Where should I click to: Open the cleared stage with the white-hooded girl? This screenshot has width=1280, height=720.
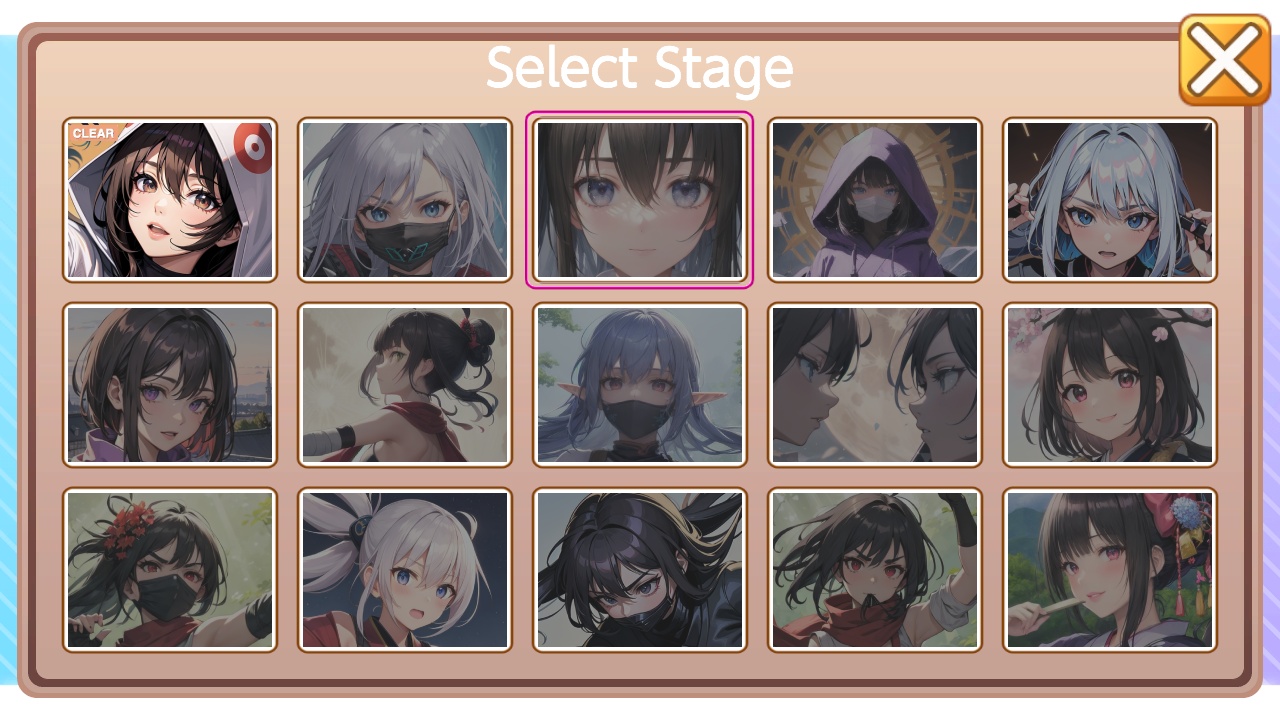169,198
